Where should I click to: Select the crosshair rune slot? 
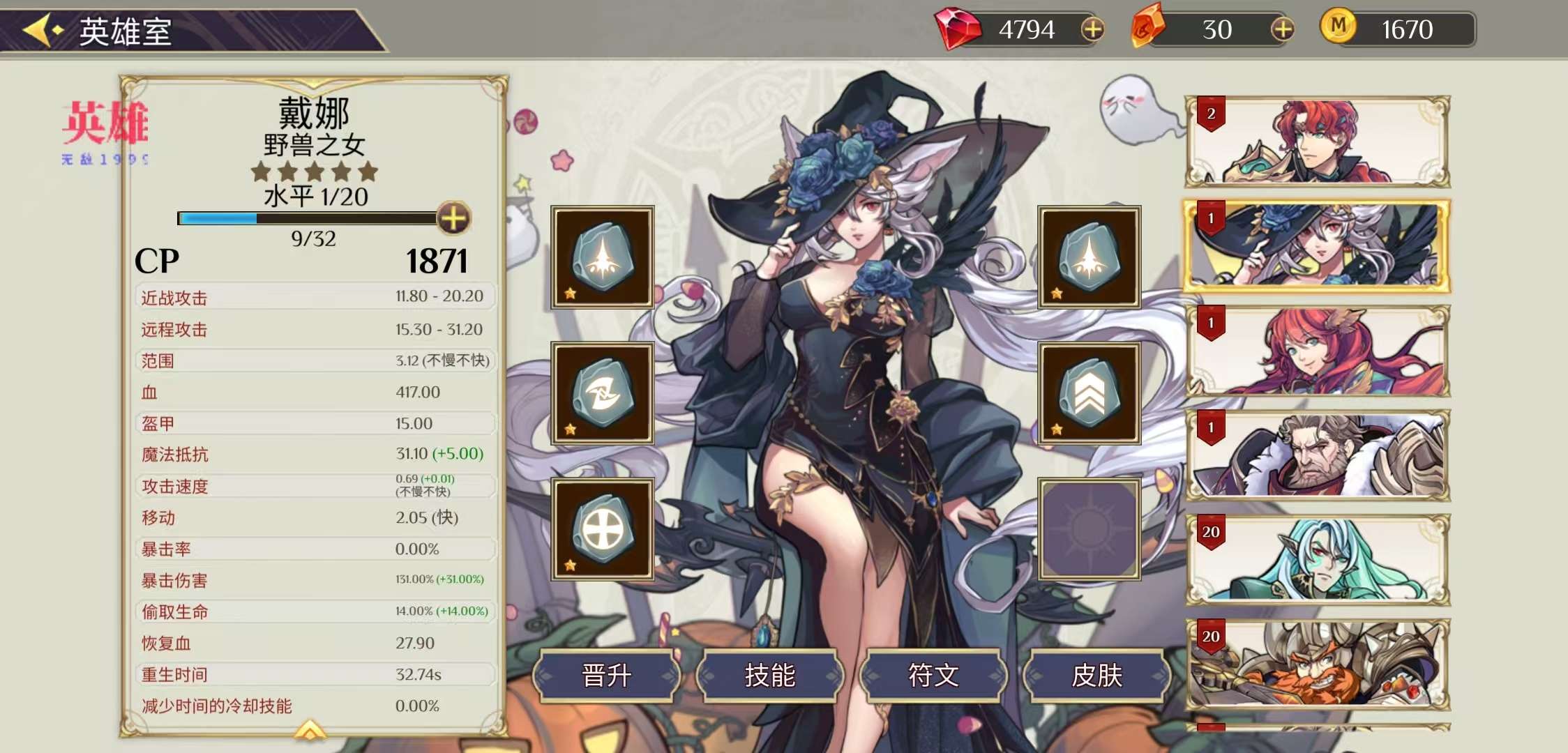(x=603, y=529)
